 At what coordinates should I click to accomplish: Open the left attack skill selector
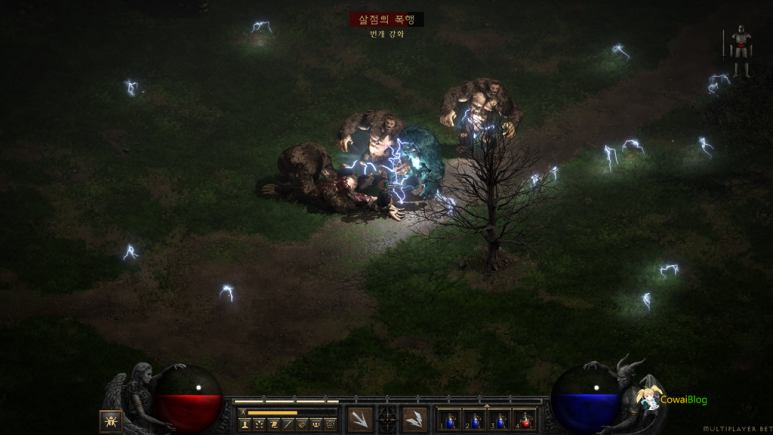click(360, 420)
